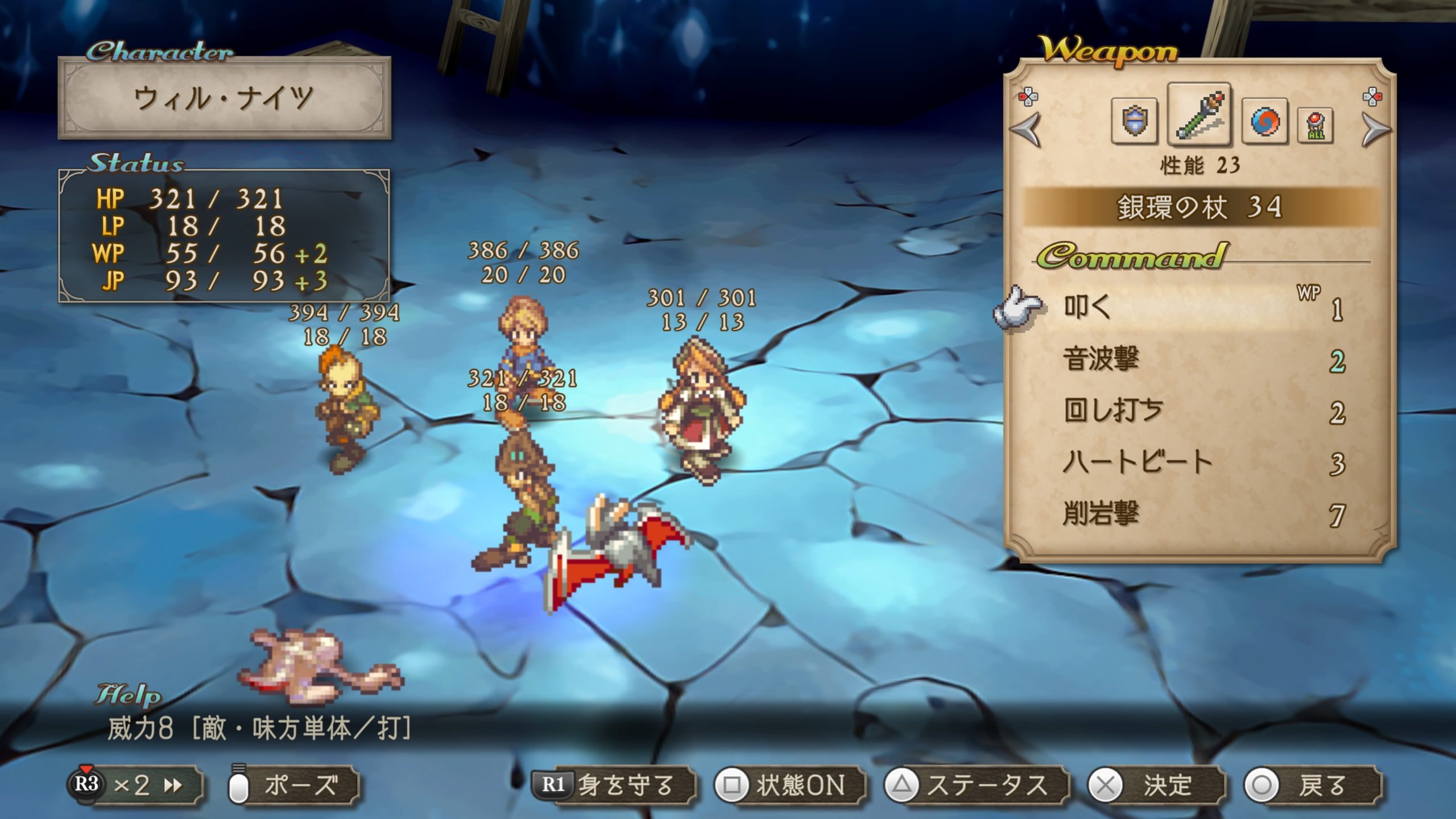This screenshot has width=1456, height=819.
Task: Choose 身を守る to defend
Action: [613, 786]
